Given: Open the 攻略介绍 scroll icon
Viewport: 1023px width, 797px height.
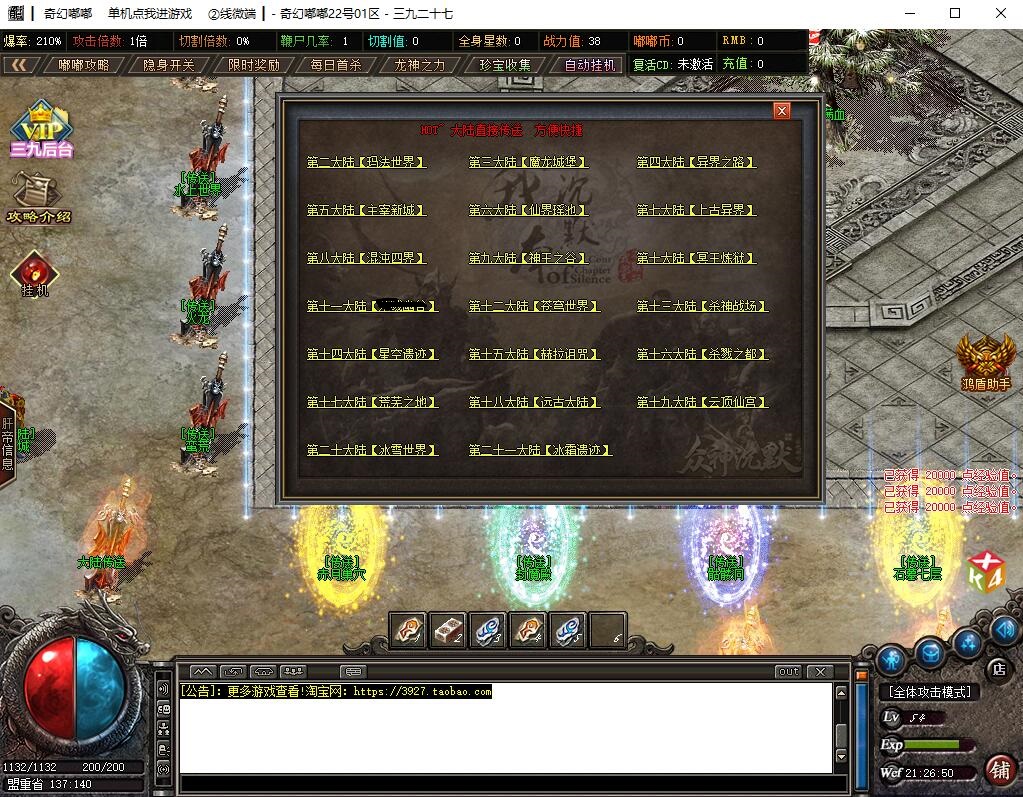Looking at the screenshot, I should tap(40, 197).
